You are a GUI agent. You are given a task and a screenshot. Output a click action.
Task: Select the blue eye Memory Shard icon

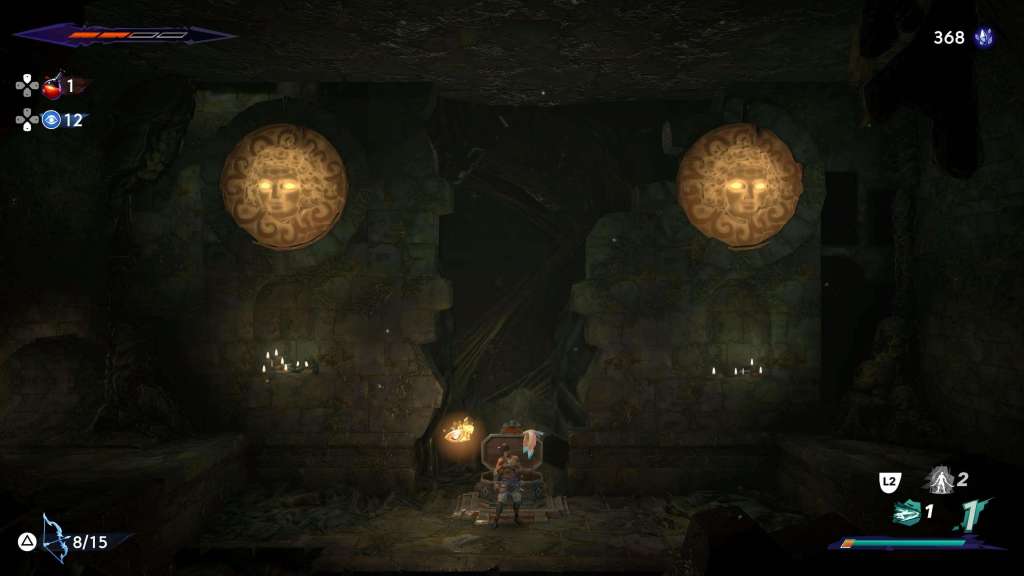point(52,120)
